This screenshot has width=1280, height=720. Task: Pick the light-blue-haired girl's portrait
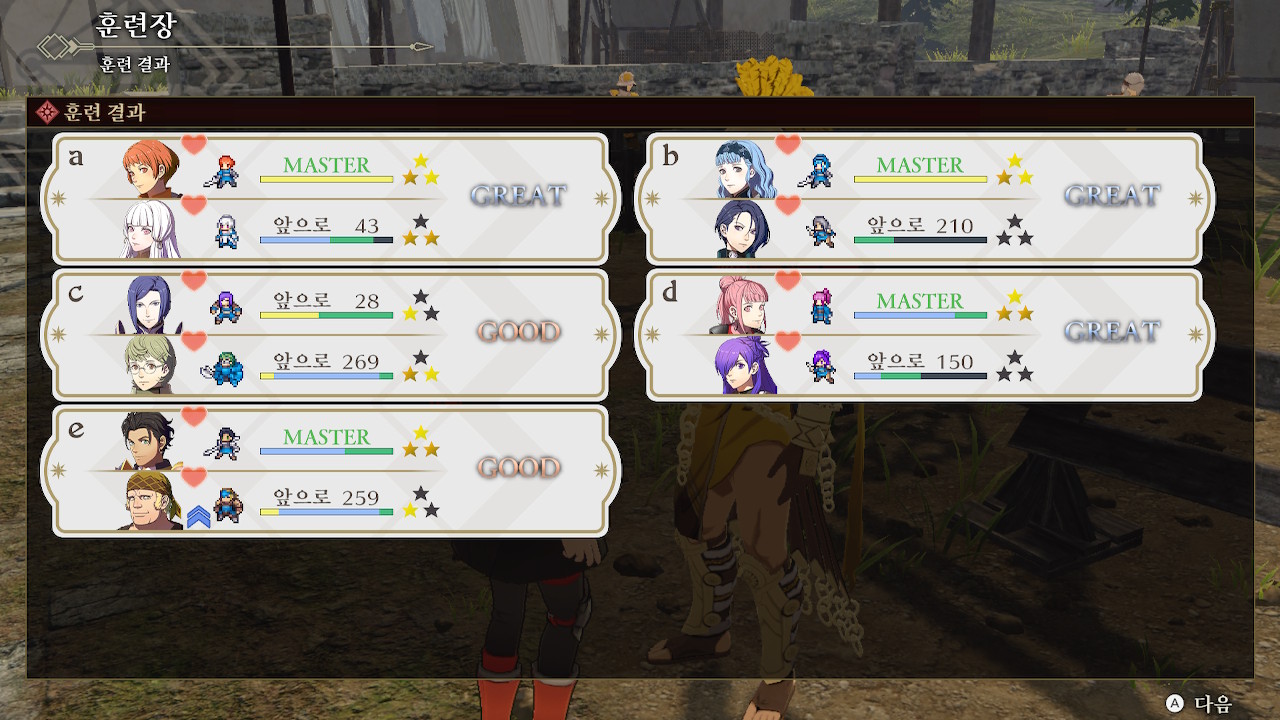(745, 168)
